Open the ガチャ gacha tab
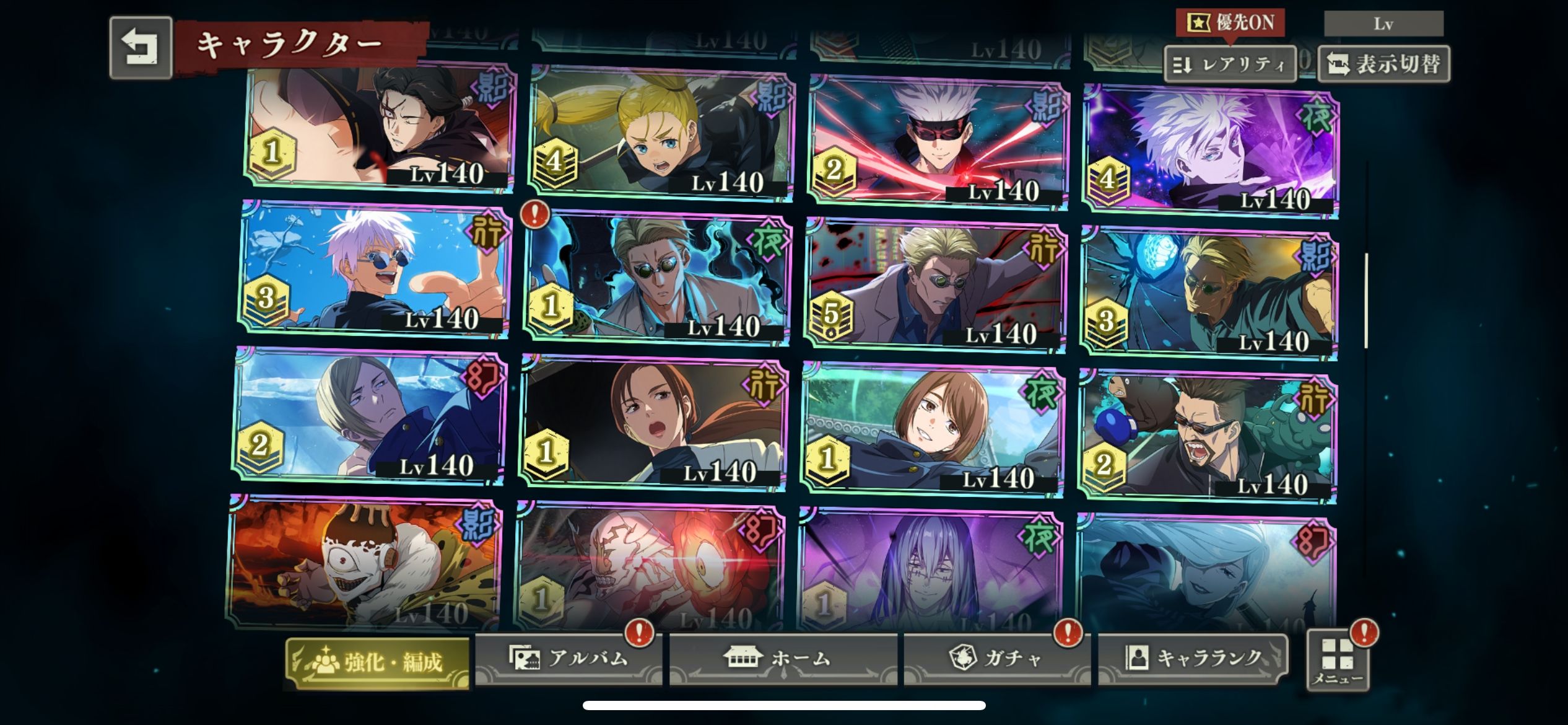 [x=996, y=658]
